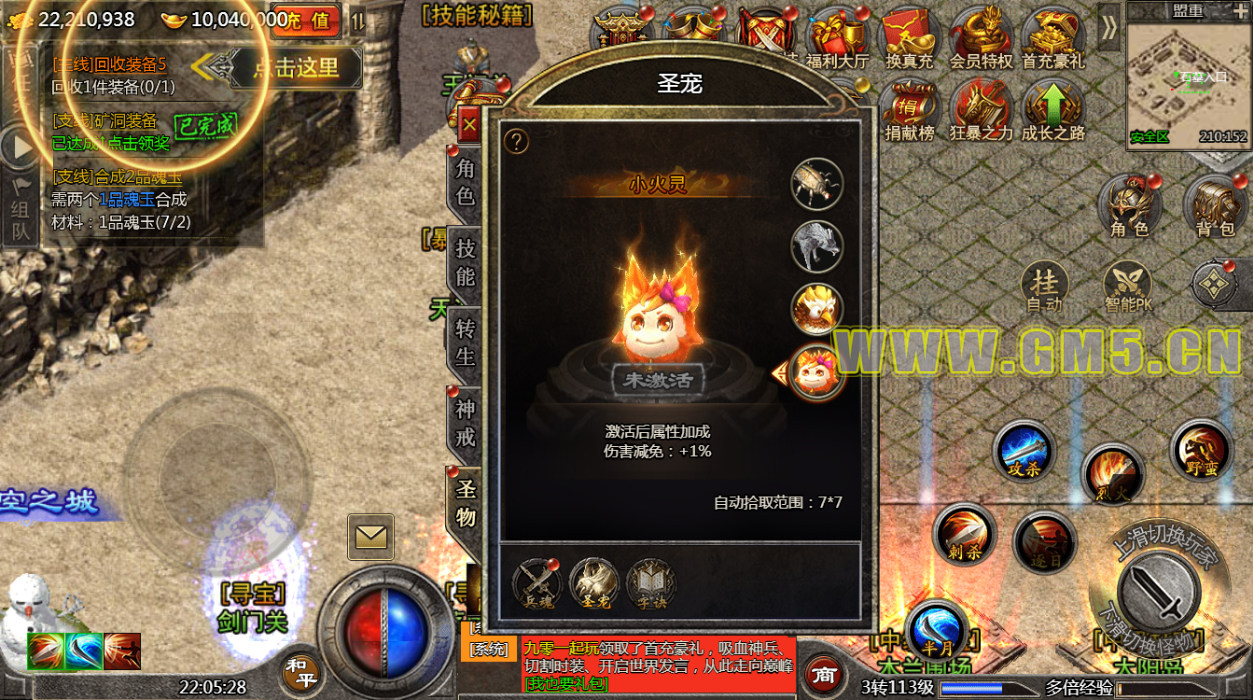Use the 烈火 fire skill
The image size is (1253, 700).
click(x=1112, y=474)
